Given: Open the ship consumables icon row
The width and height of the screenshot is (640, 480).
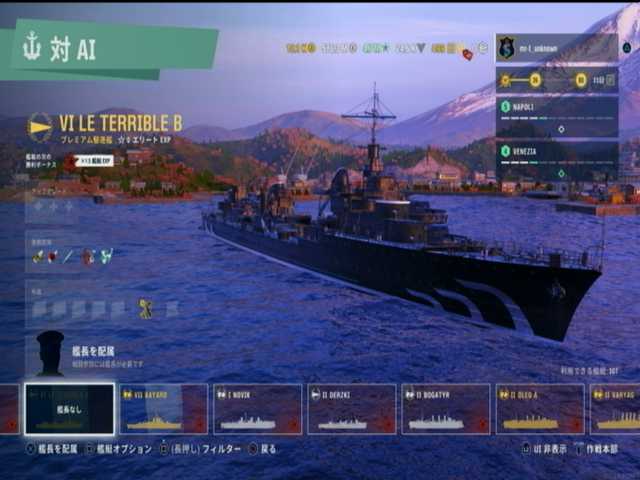Looking at the screenshot, I should click(72, 256).
